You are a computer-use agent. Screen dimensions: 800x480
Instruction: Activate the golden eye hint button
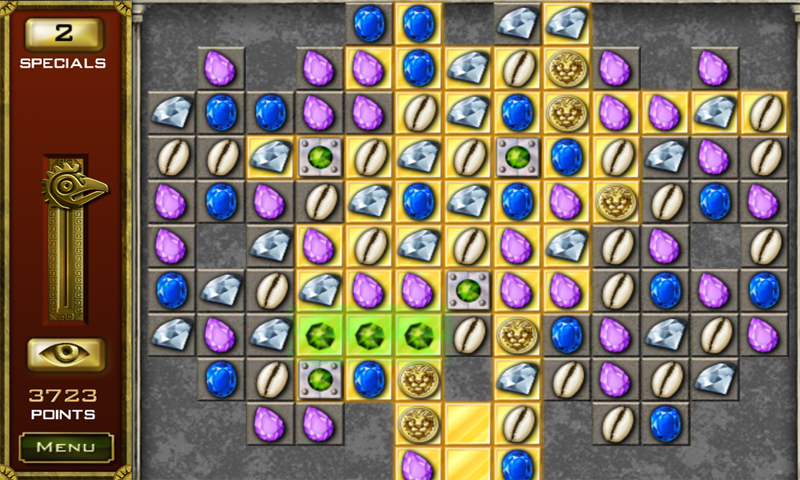[66, 354]
